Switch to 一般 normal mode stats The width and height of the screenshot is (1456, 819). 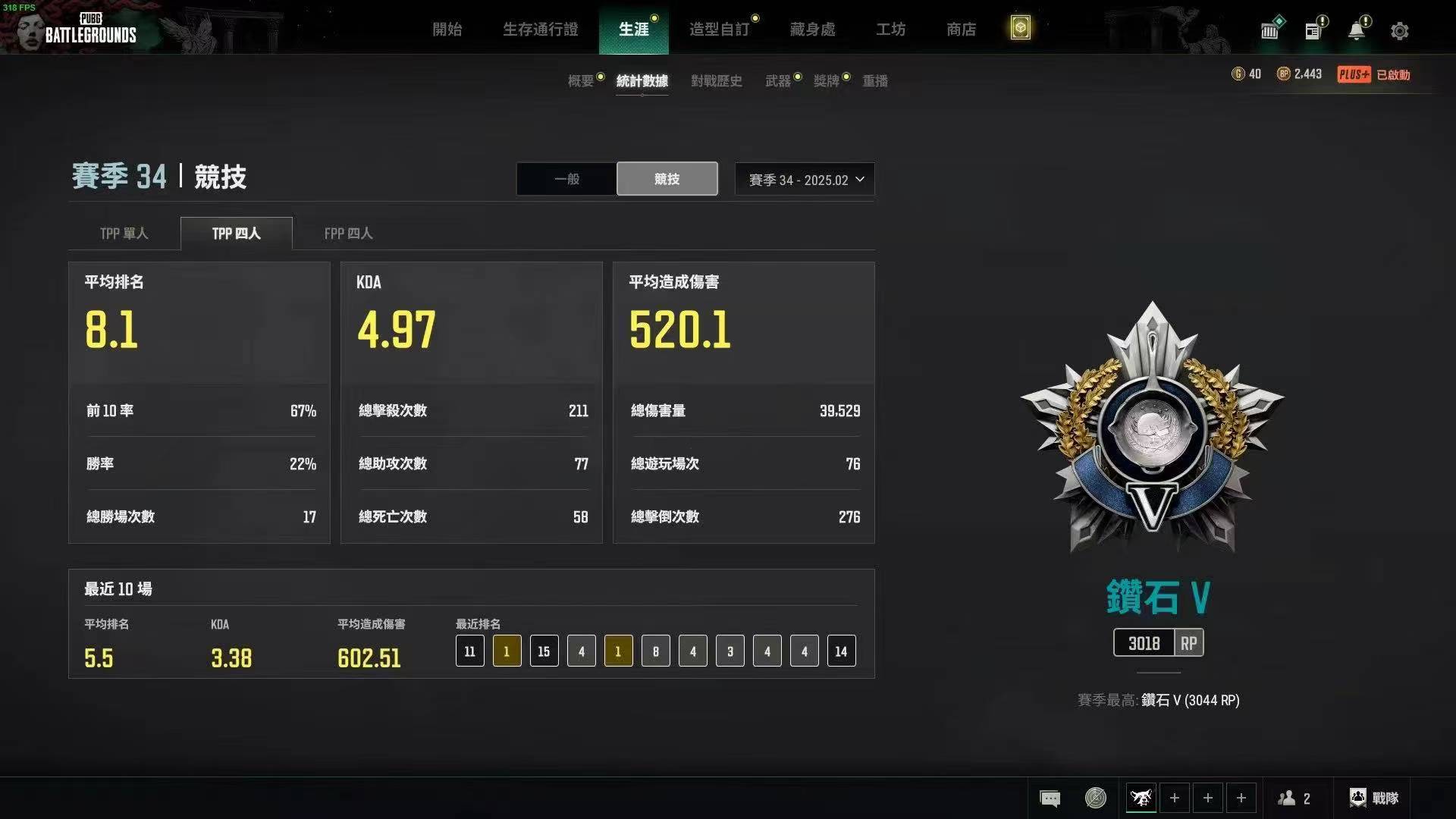click(x=566, y=179)
